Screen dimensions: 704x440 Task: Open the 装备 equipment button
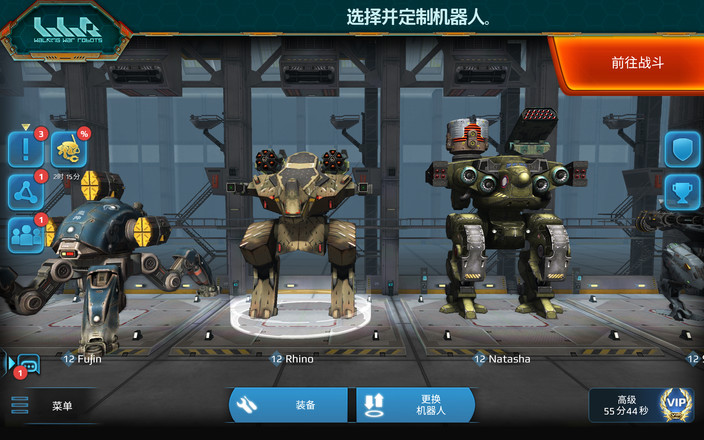pos(291,405)
